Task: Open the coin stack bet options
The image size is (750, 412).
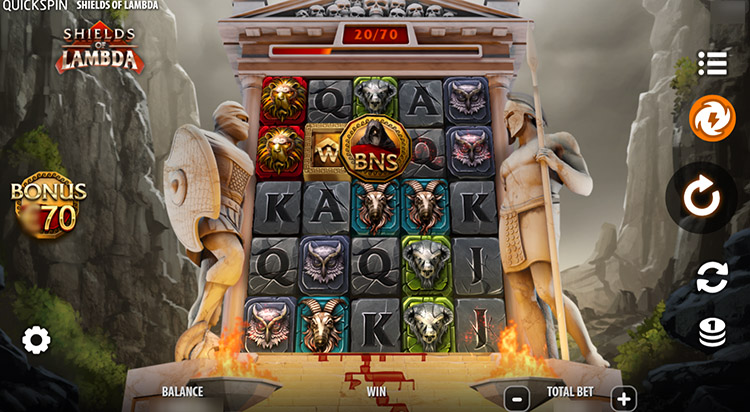Action: click(x=712, y=332)
